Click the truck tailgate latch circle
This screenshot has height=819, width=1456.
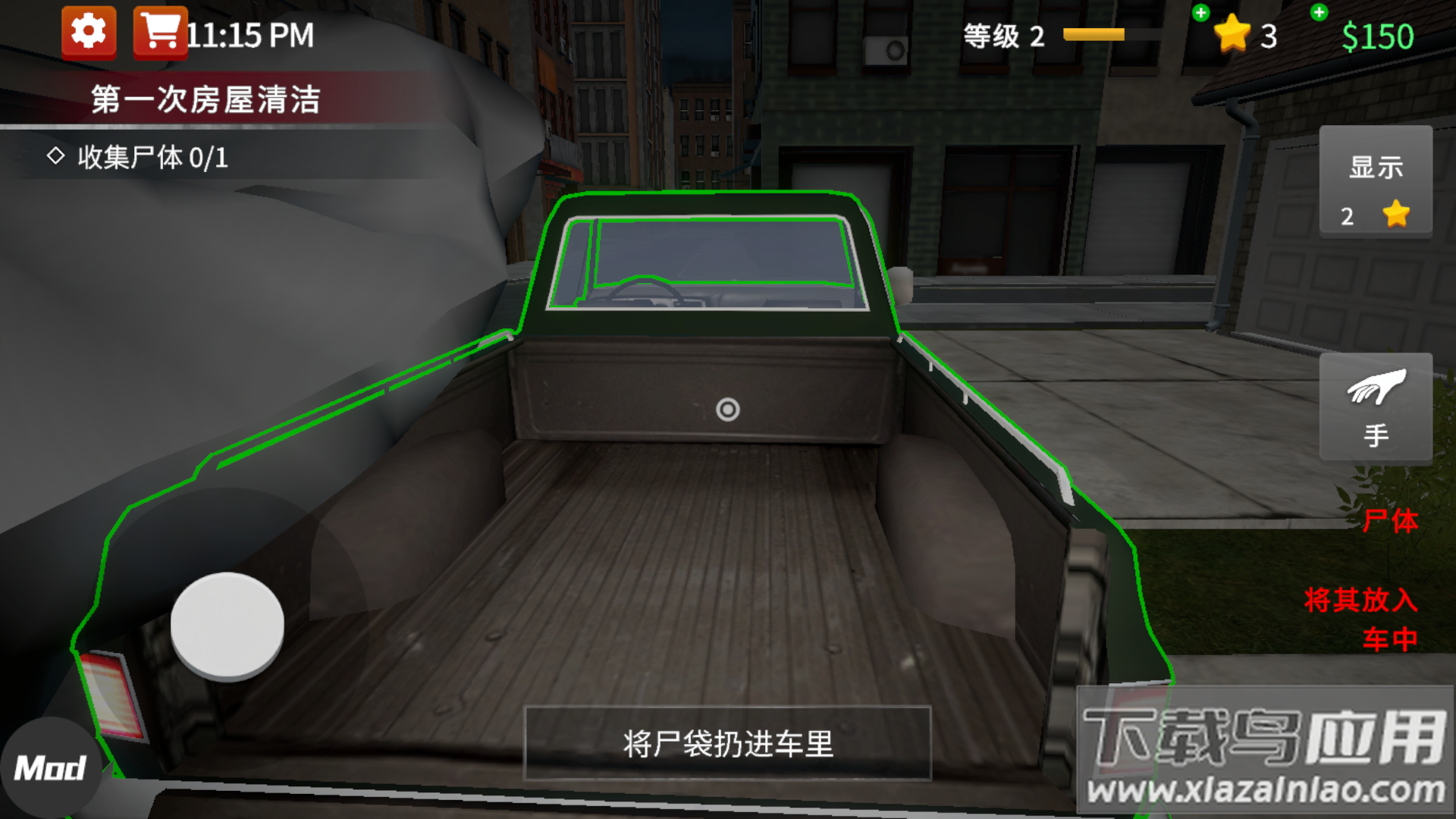click(727, 409)
